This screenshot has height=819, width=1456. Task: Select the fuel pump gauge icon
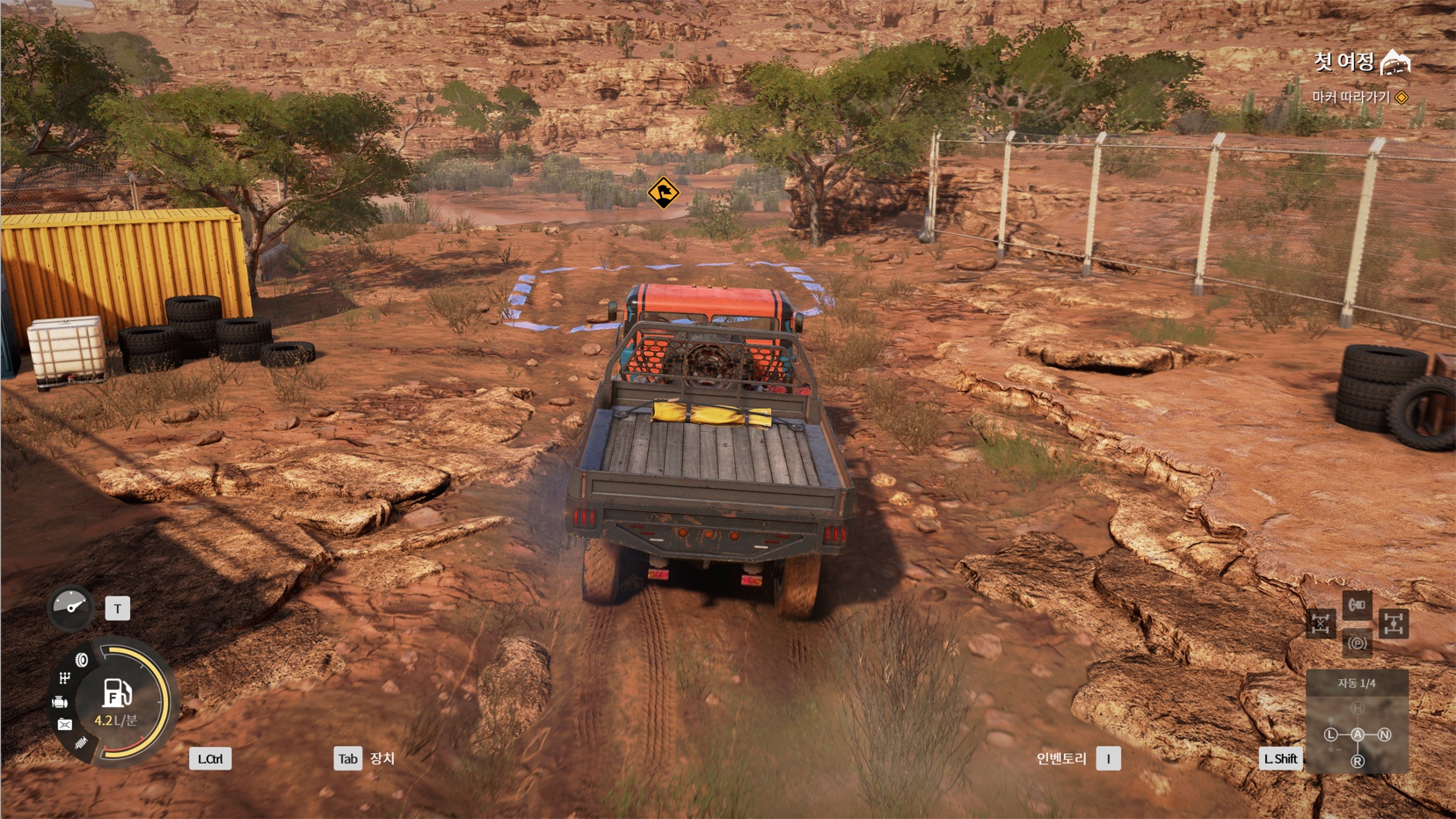(x=117, y=694)
